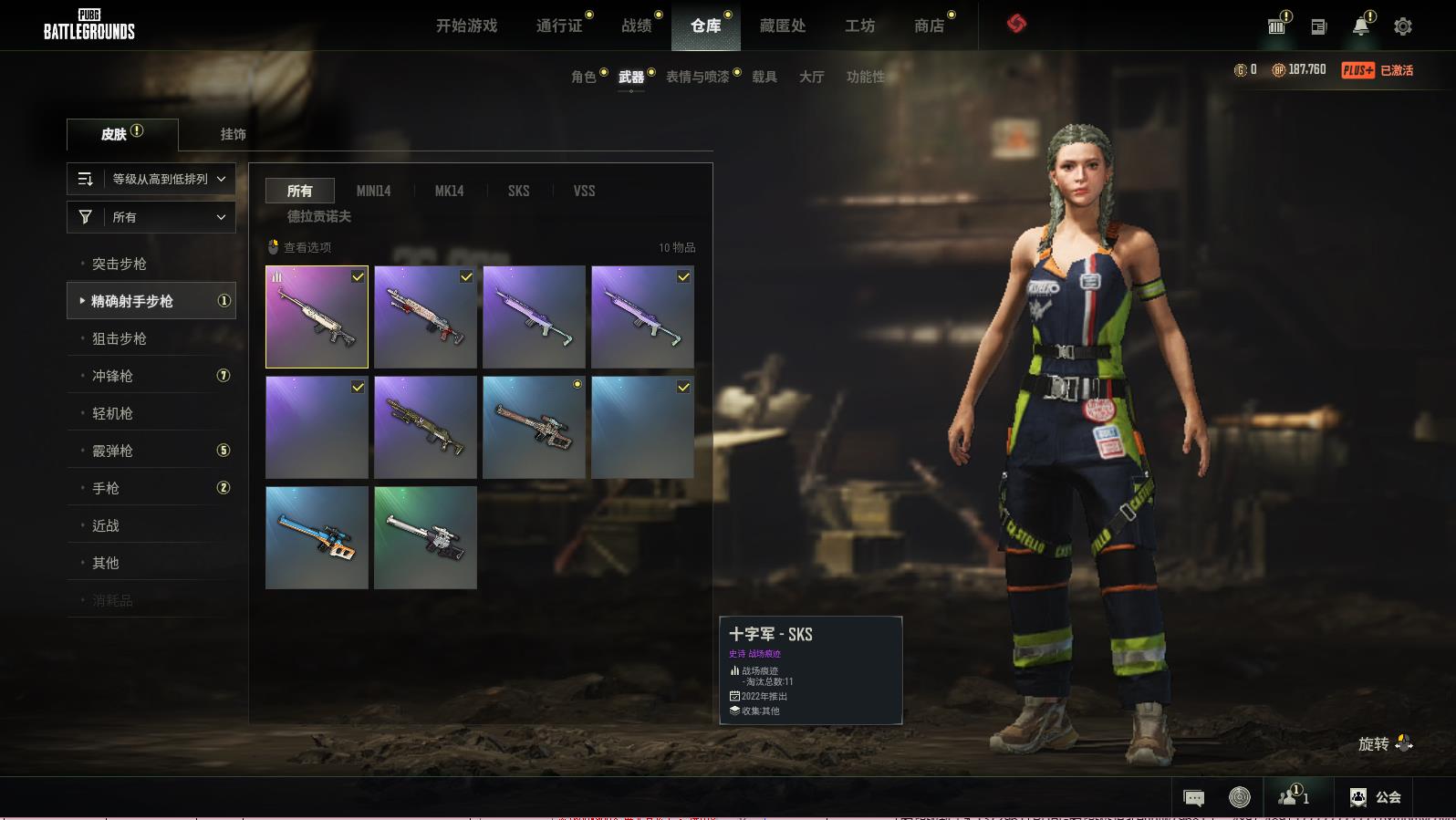This screenshot has width=1456, height=820.
Task: Choose the green-background sniper skin tile
Action: point(425,537)
